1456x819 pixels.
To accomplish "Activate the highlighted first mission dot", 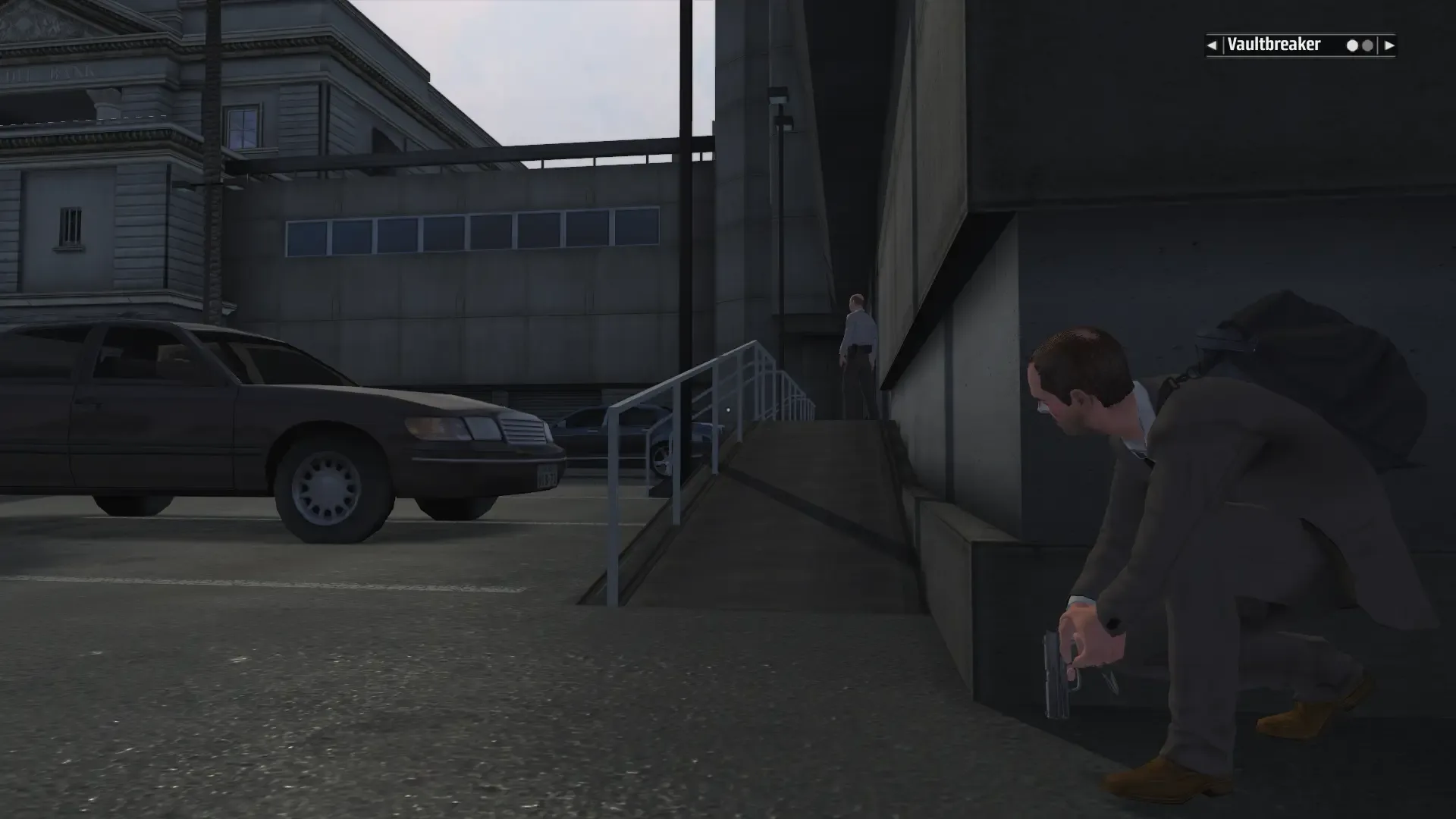I will click(x=1352, y=45).
